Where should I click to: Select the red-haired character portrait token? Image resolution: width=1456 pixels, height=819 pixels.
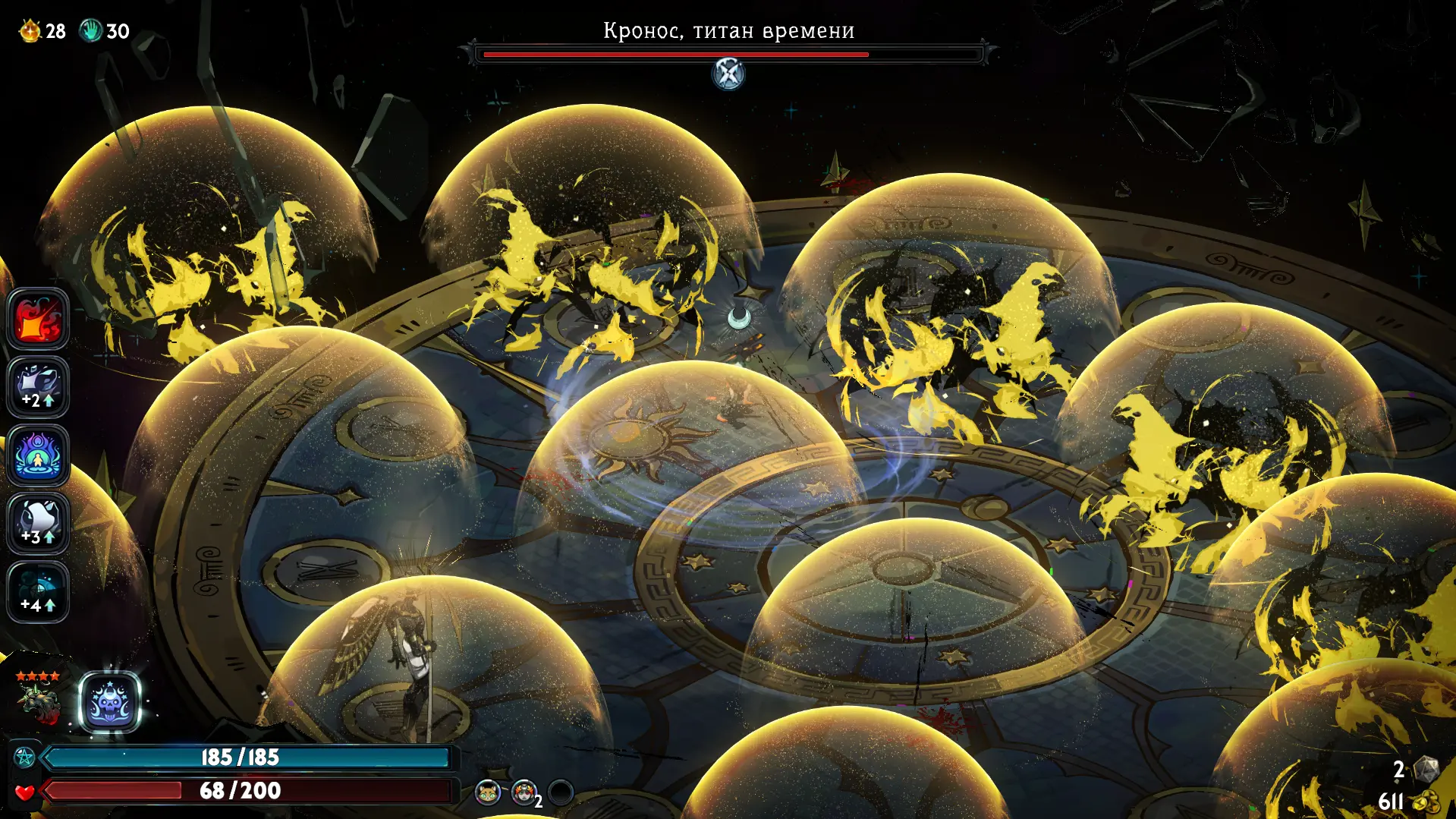523,793
